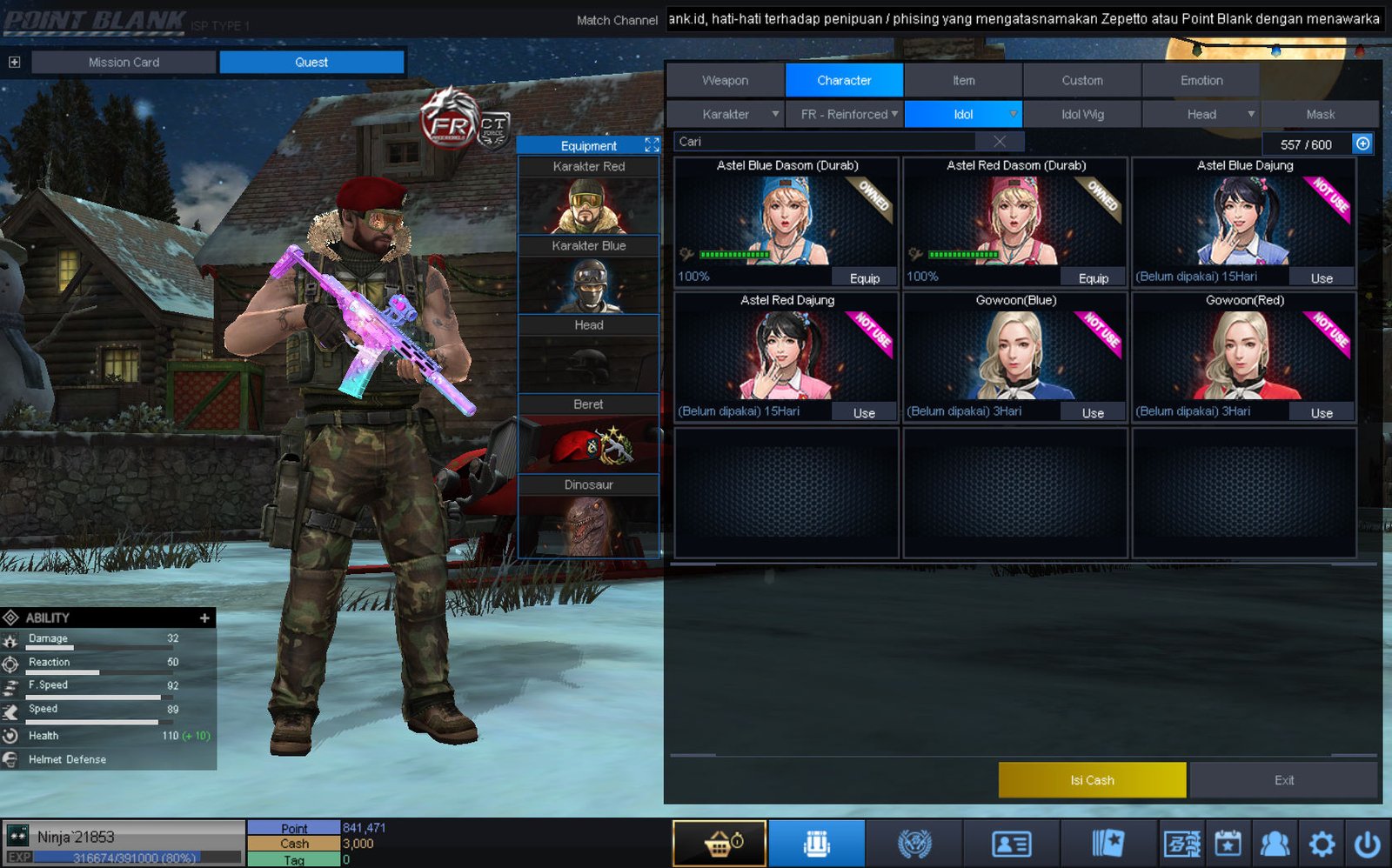This screenshot has width=1392, height=868.
Task: Switch to the Mask category
Action: click(x=1320, y=114)
